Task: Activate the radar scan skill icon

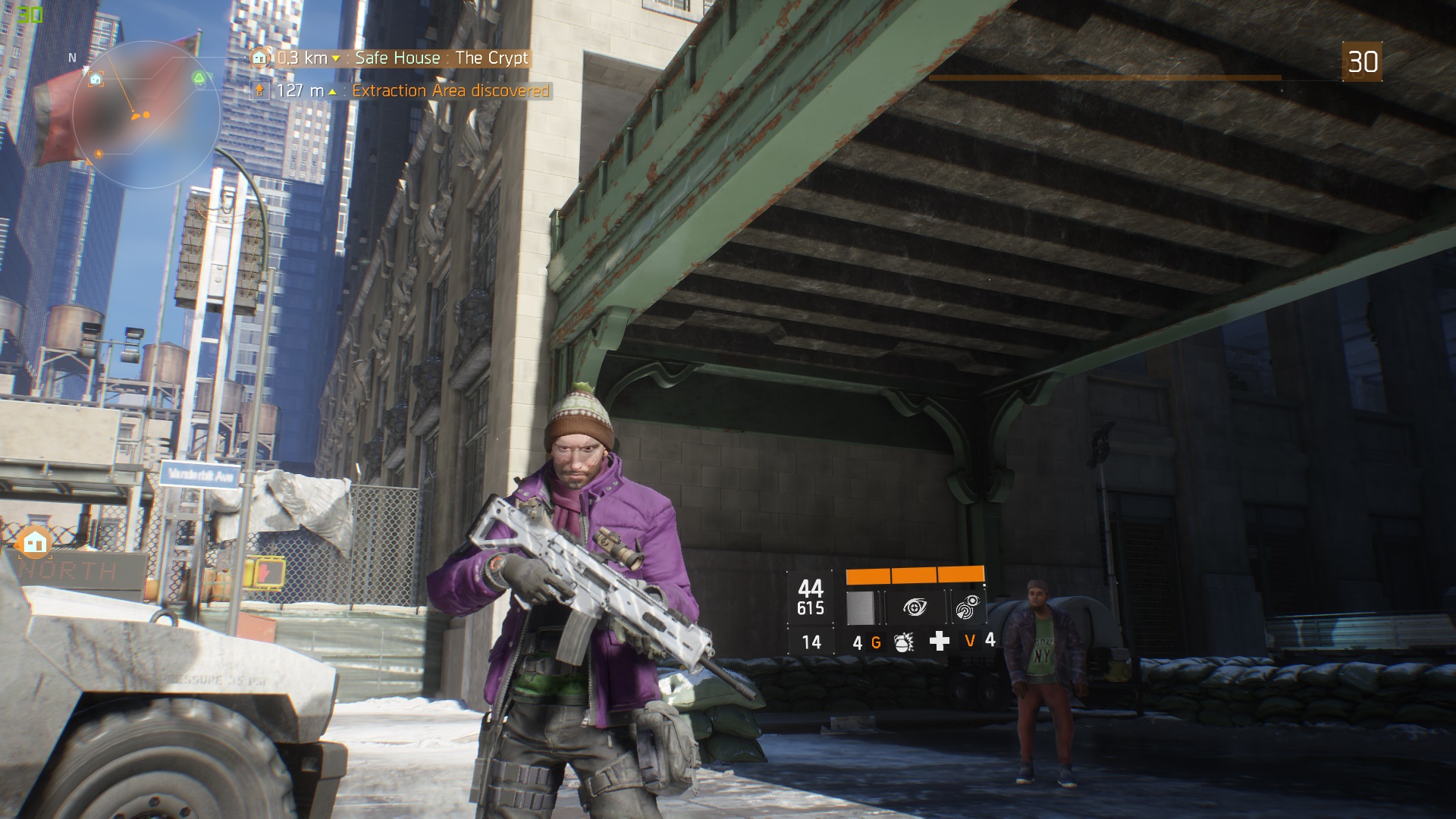Action: pyautogui.click(x=967, y=607)
